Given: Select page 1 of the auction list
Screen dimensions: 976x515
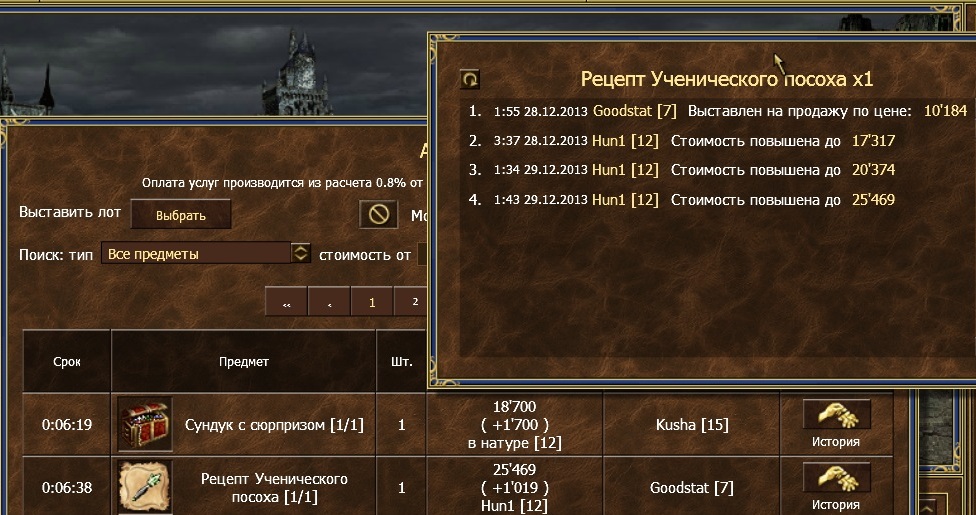Looking at the screenshot, I should (x=372, y=303).
